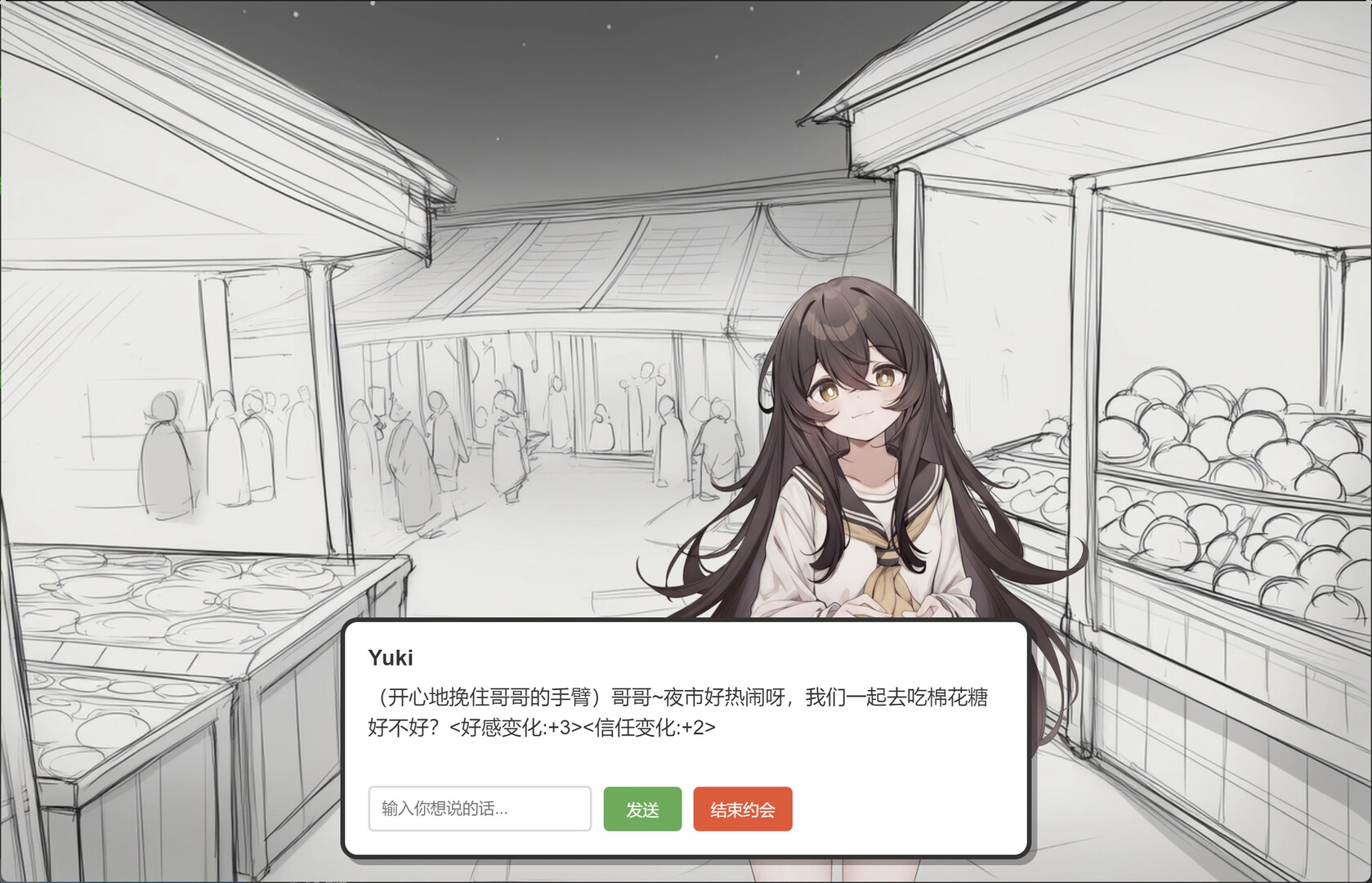Click the orange 结束约会 button to end the date

742,809
